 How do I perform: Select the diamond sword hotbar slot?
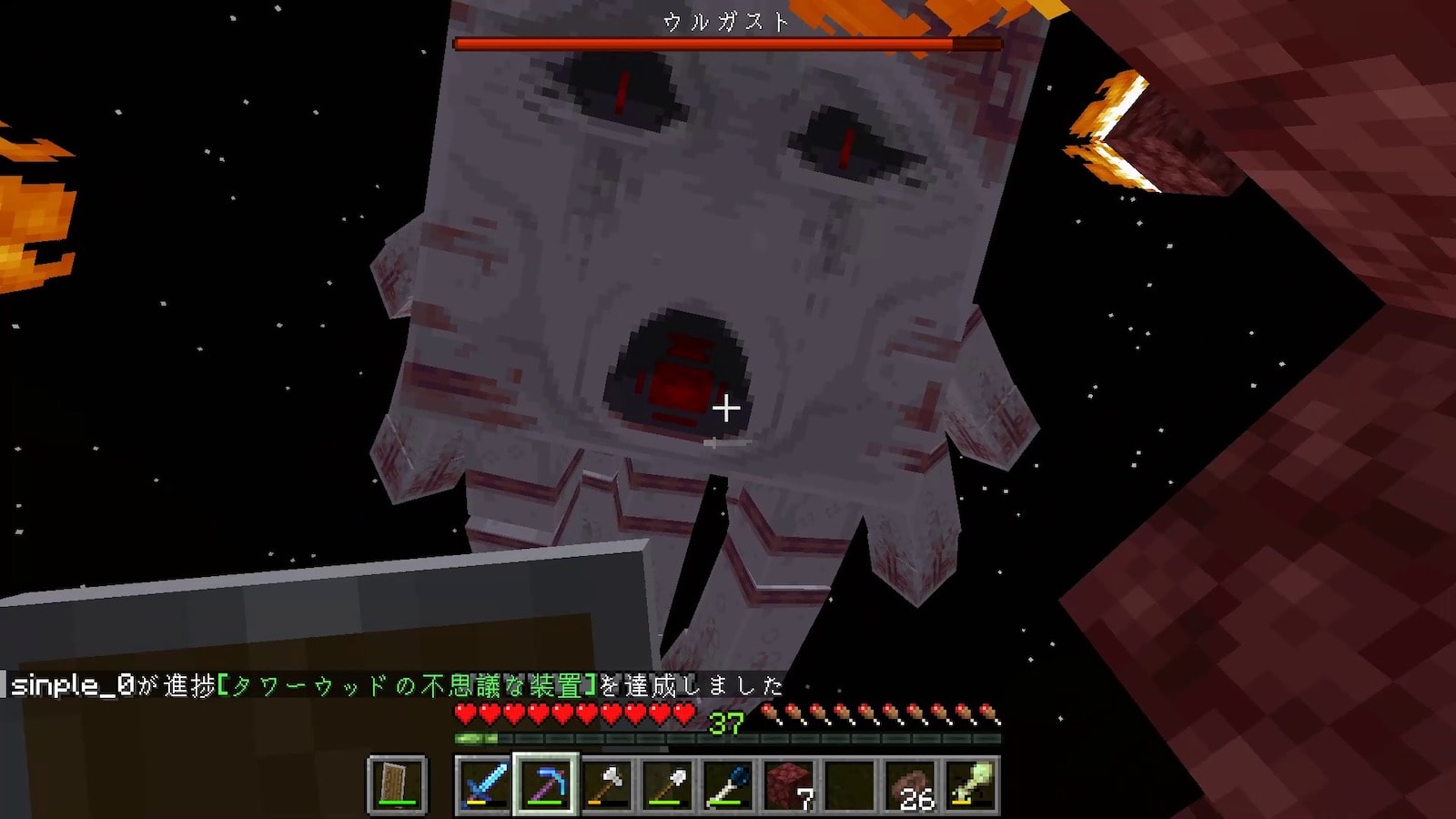click(x=484, y=784)
